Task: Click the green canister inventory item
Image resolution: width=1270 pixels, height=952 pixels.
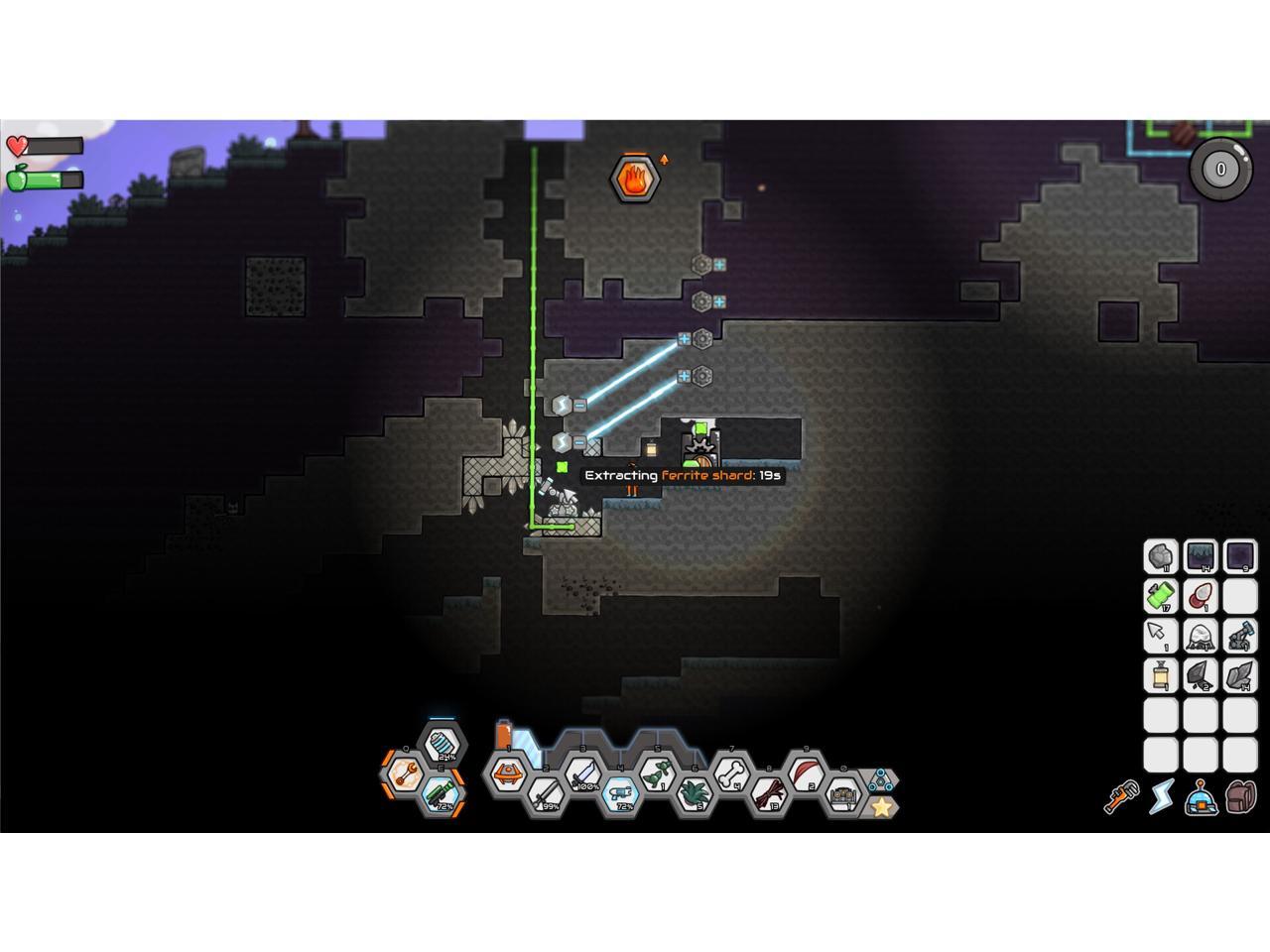Action: 1160,596
